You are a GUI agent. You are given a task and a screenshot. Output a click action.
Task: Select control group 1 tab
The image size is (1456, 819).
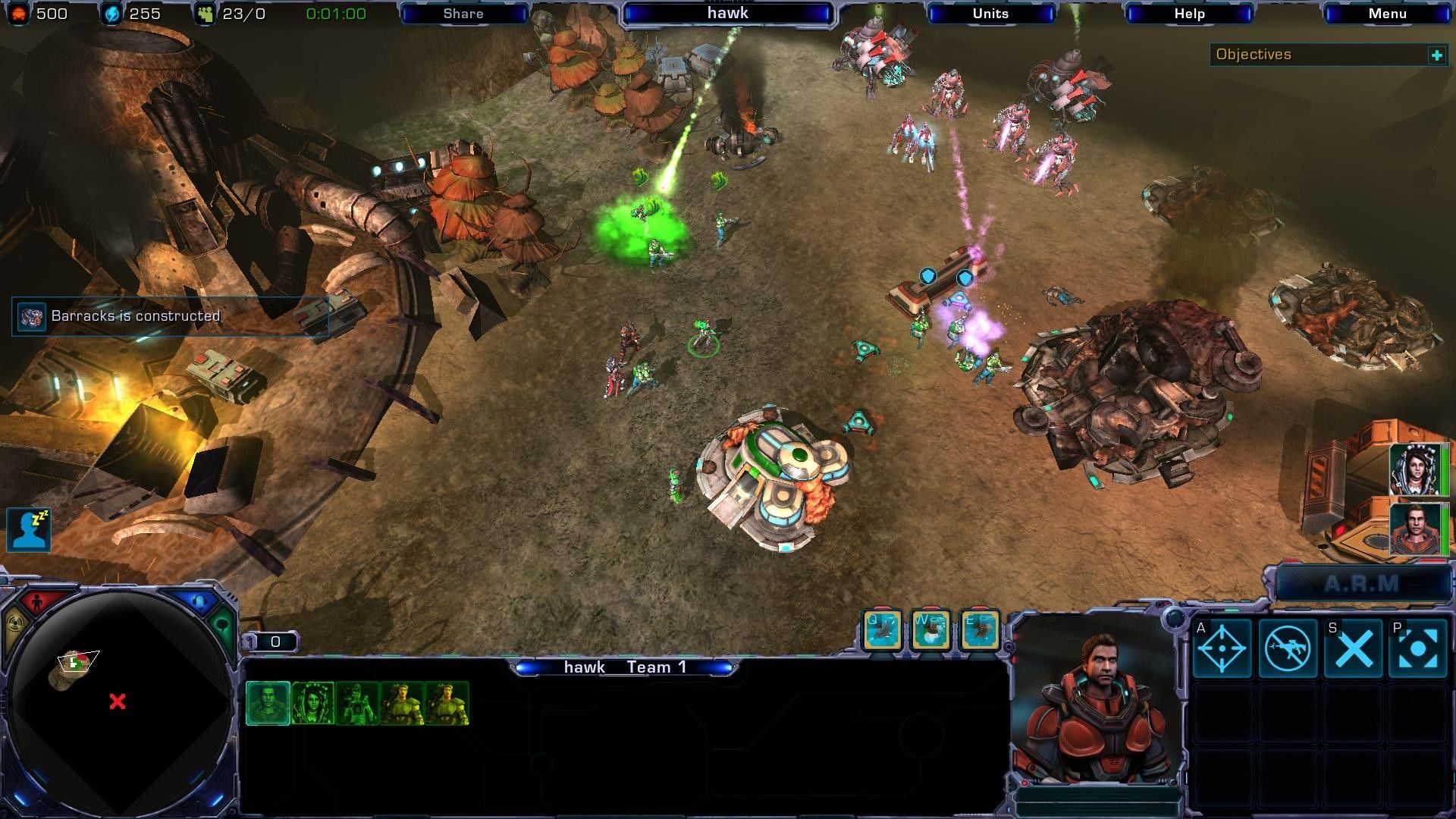point(270,642)
